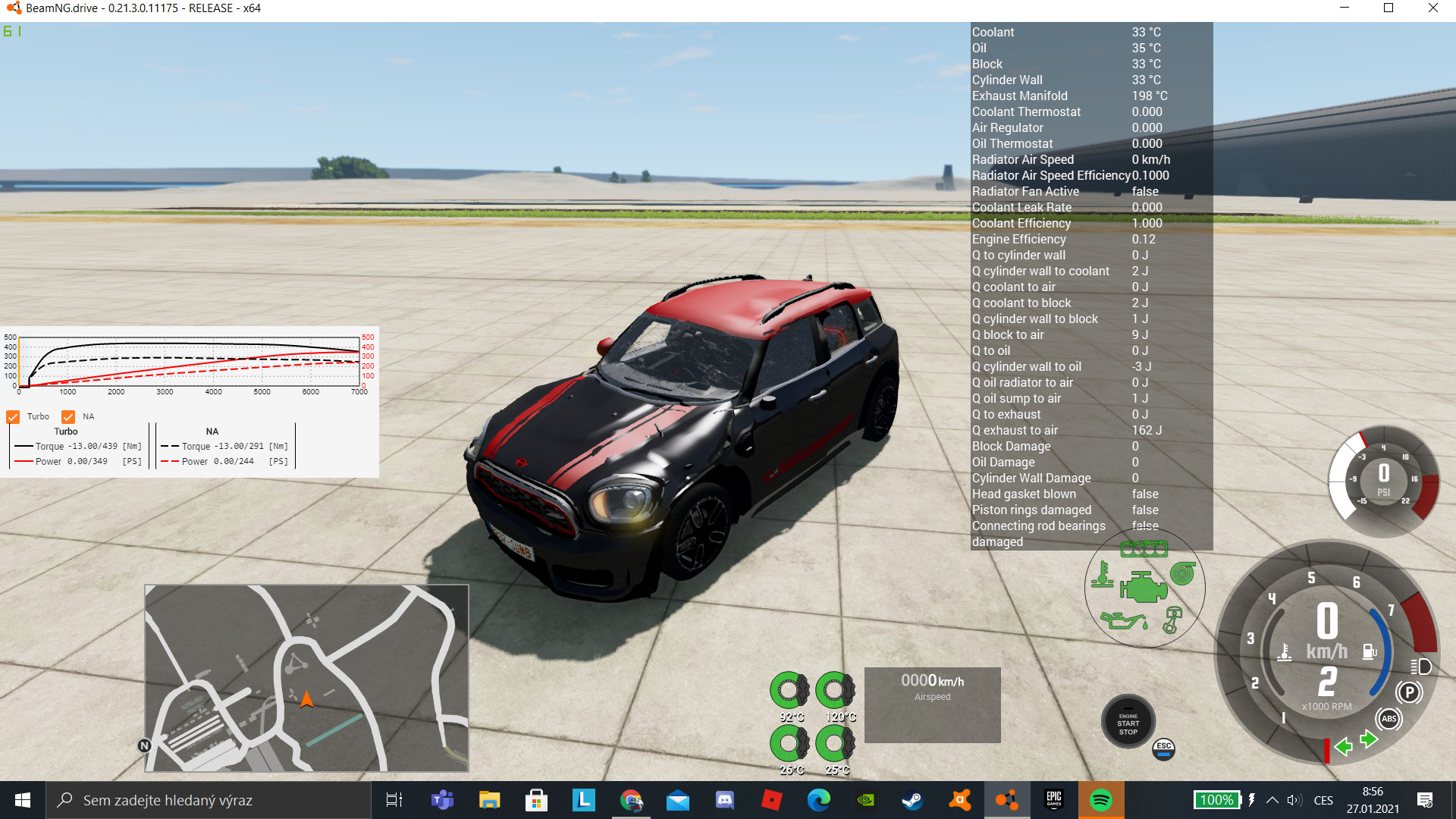Click the headlight indicator on the dashboard
This screenshot has height=819, width=1456.
pos(1420,665)
